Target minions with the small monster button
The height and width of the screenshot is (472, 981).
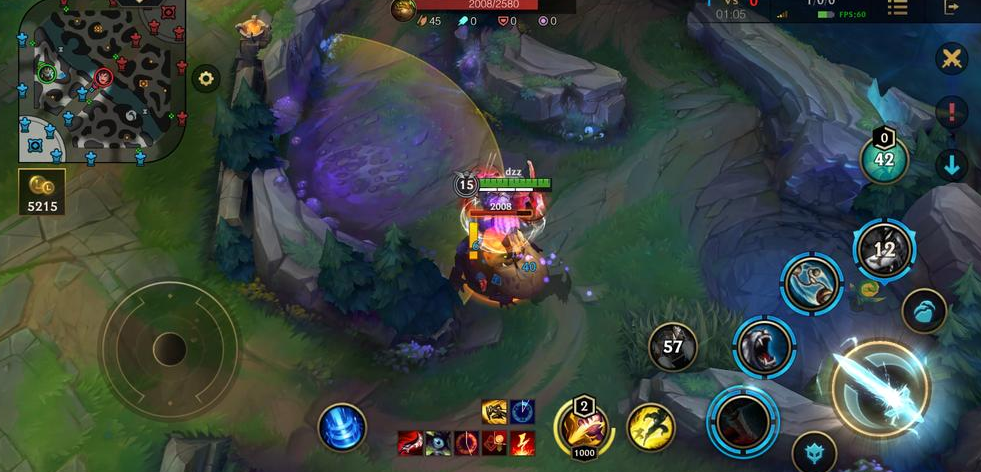coord(813,452)
